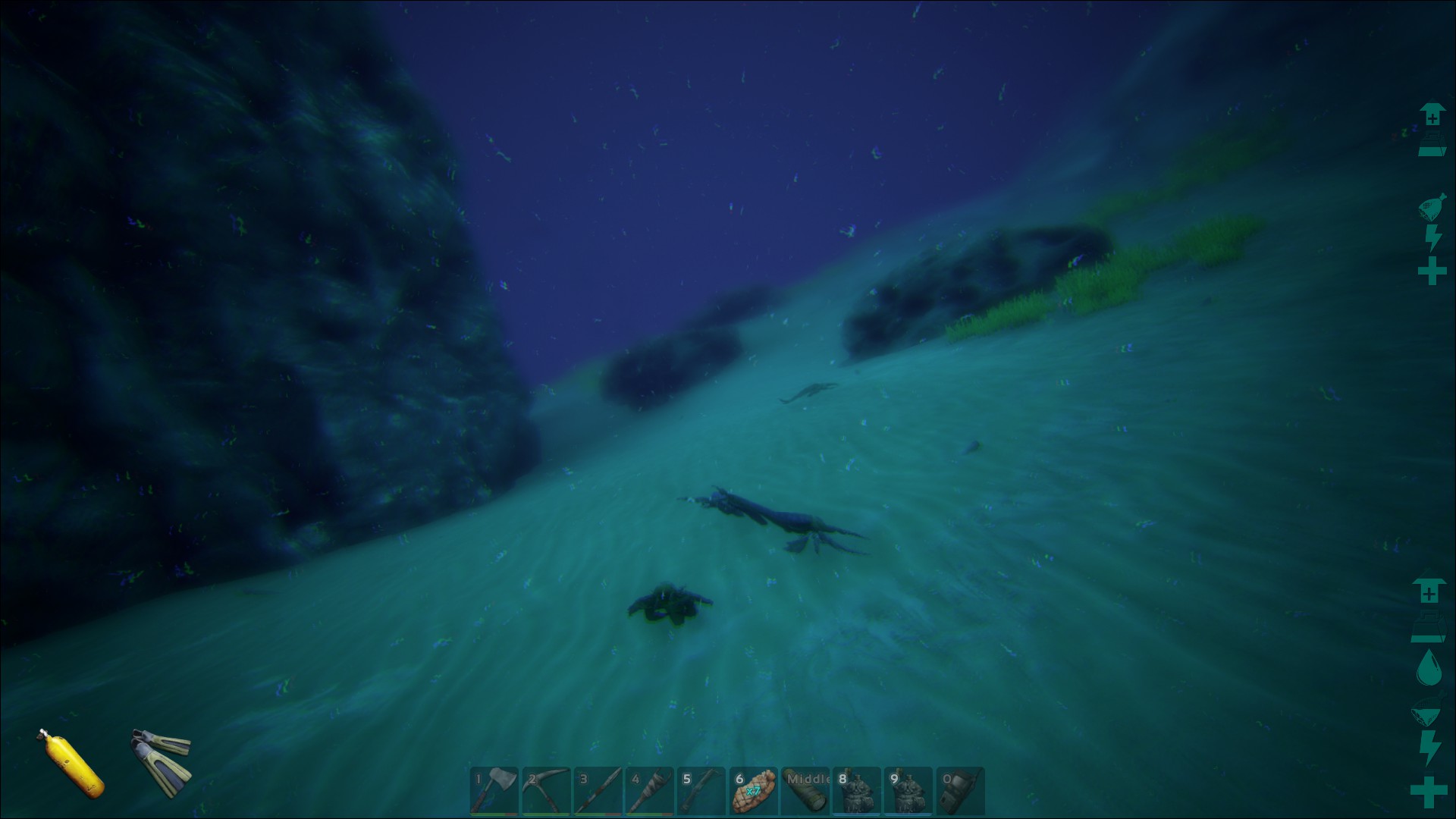
Task: Select the torch in slot 4
Action: click(650, 791)
